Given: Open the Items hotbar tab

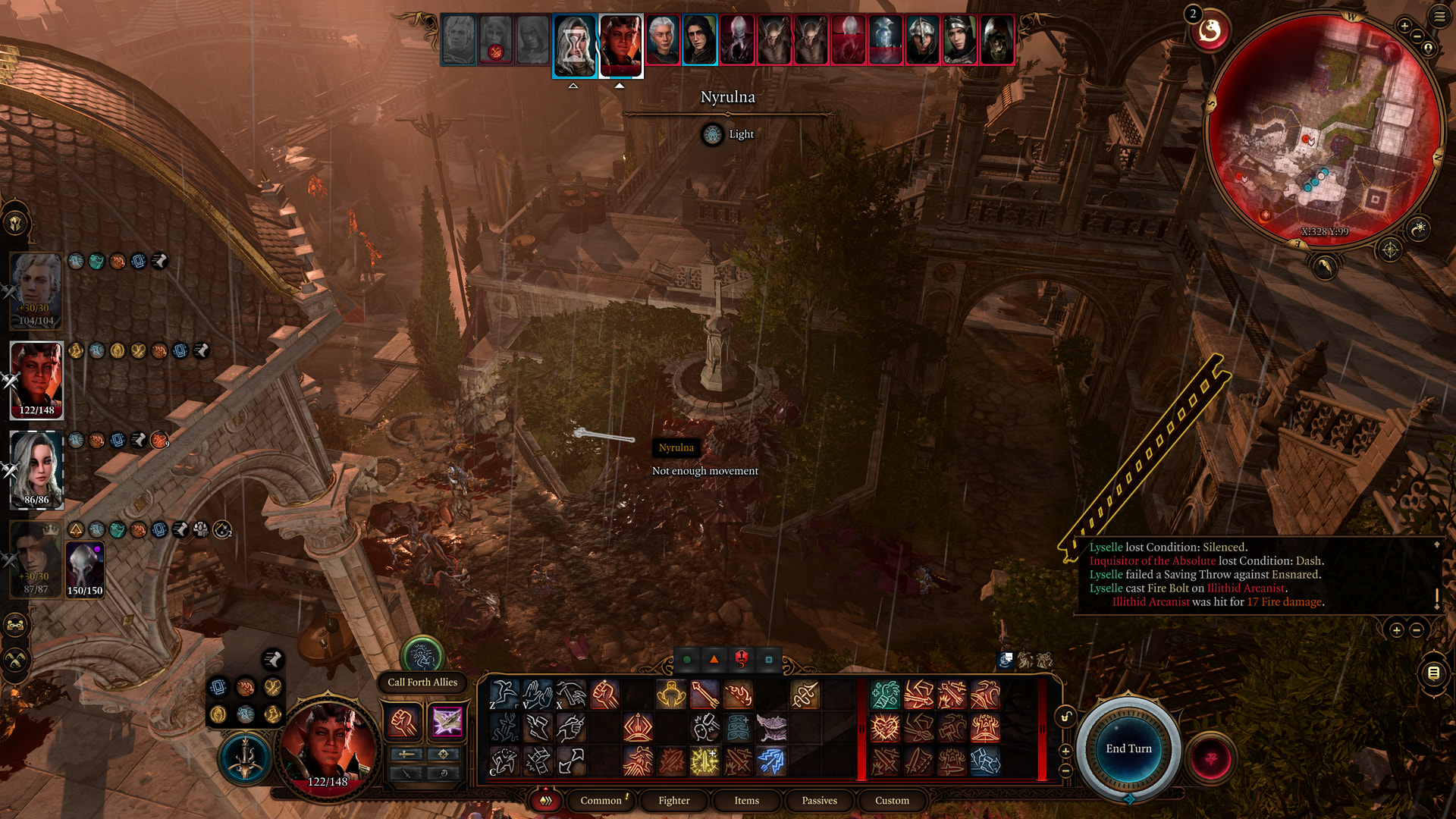Looking at the screenshot, I should 746,800.
